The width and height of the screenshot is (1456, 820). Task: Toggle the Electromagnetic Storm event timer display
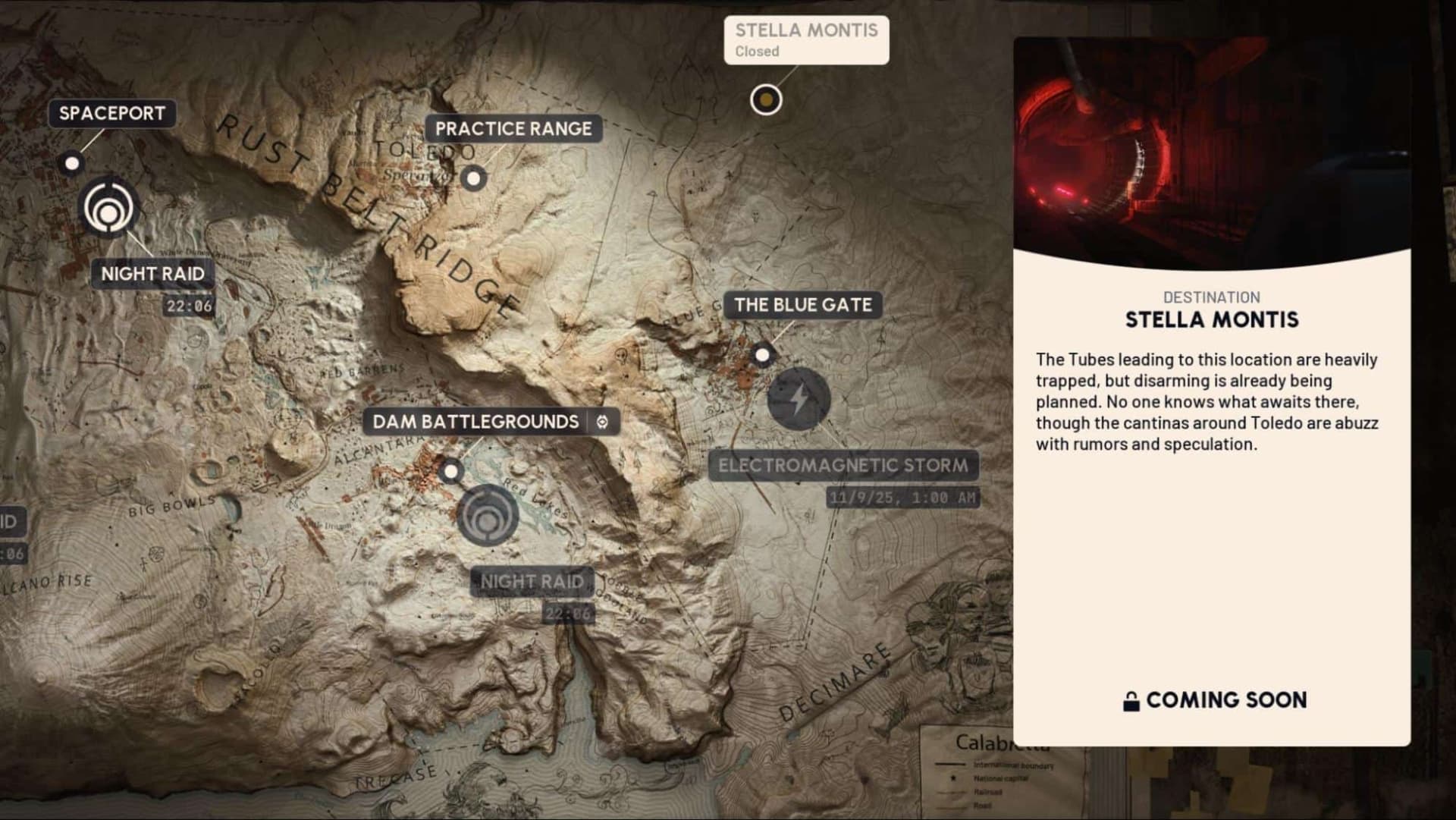click(x=903, y=497)
